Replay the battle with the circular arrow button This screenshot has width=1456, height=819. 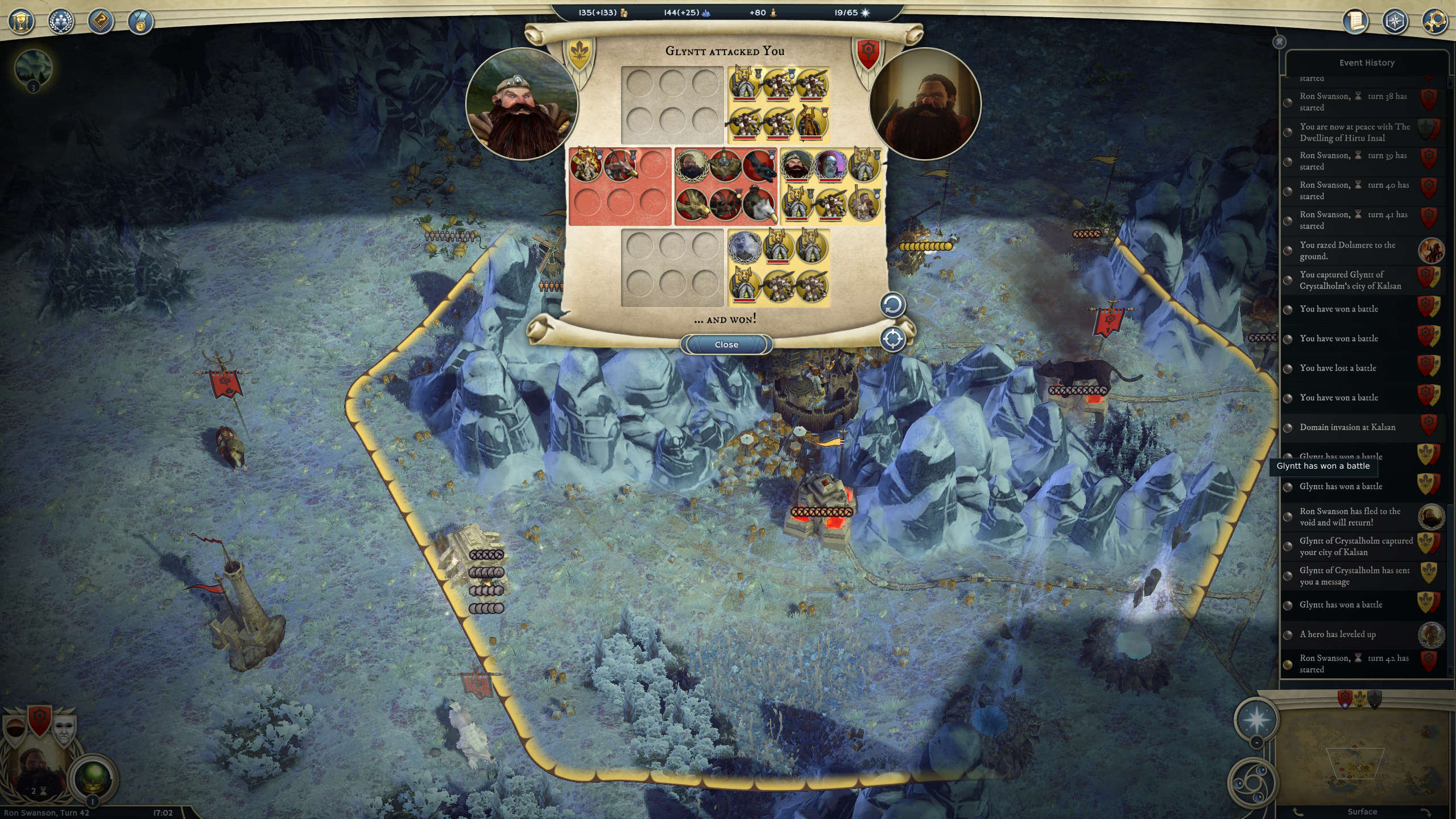892,305
